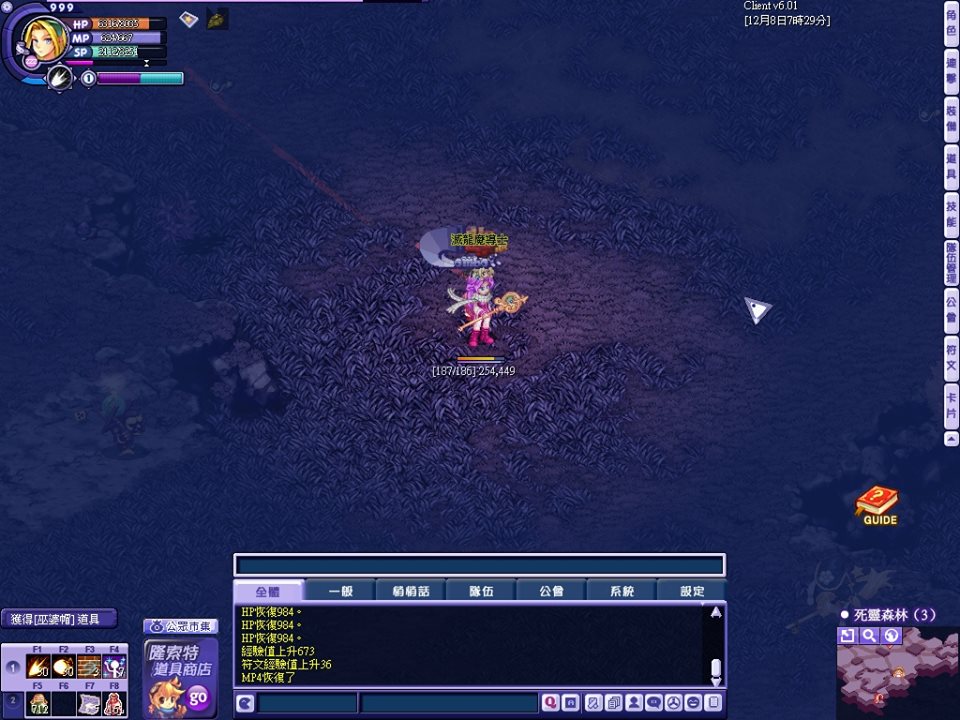This screenshot has height=720, width=960.
Task: Switch chat to the 一般 tab
Action: pyautogui.click(x=341, y=591)
